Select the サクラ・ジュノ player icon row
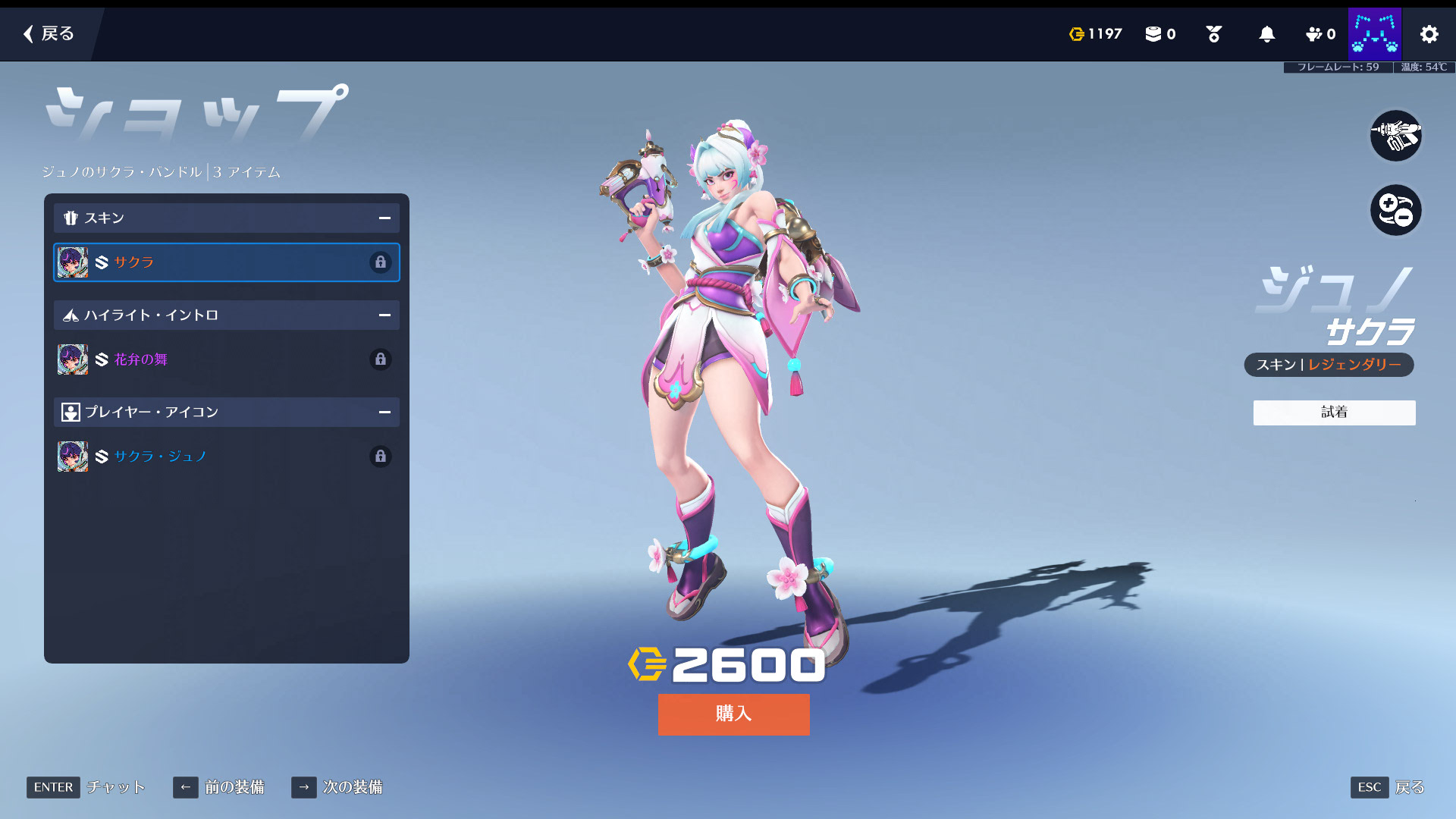This screenshot has width=1456, height=819. coord(226,457)
